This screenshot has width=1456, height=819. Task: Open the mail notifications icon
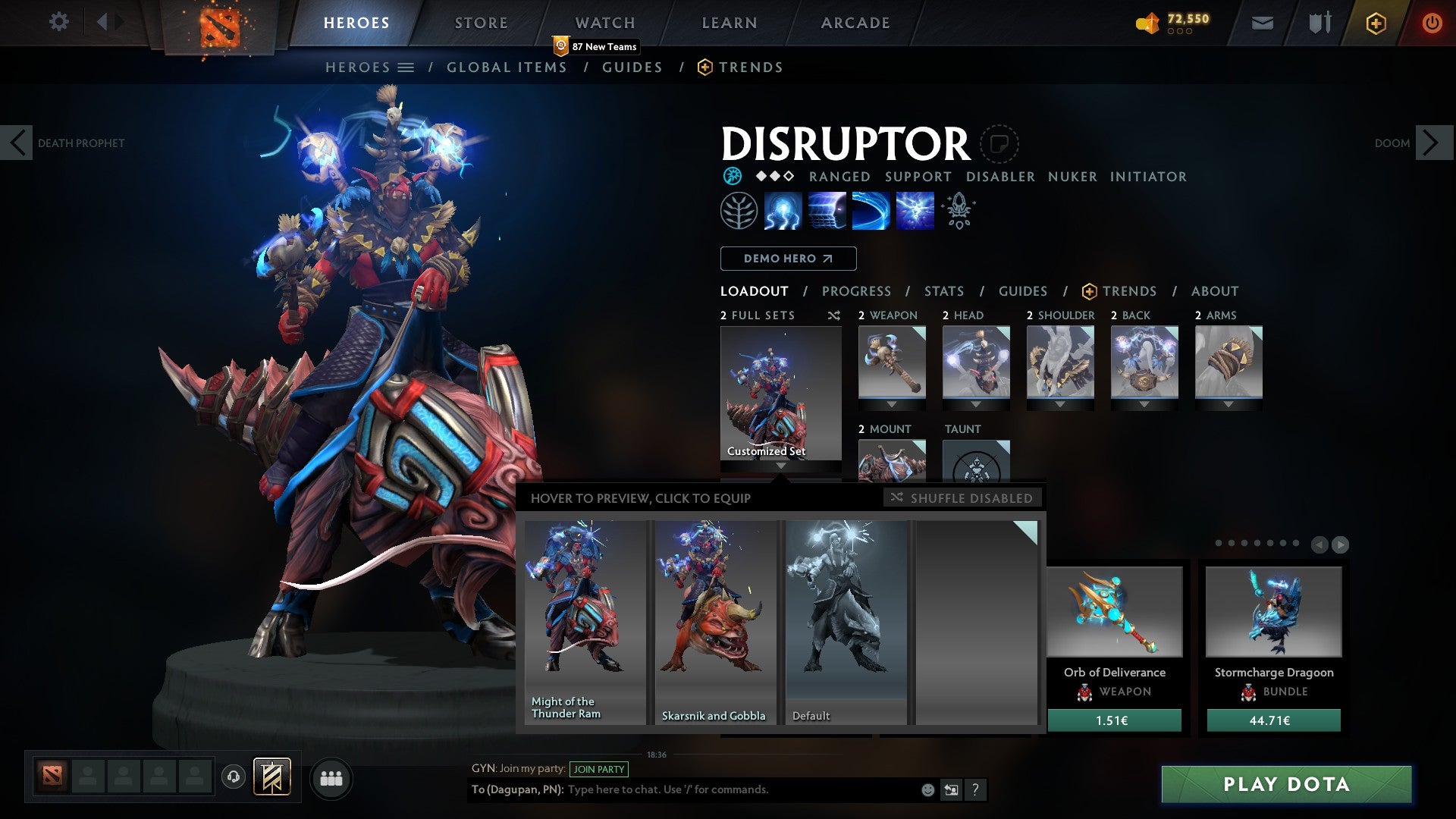click(x=1263, y=23)
